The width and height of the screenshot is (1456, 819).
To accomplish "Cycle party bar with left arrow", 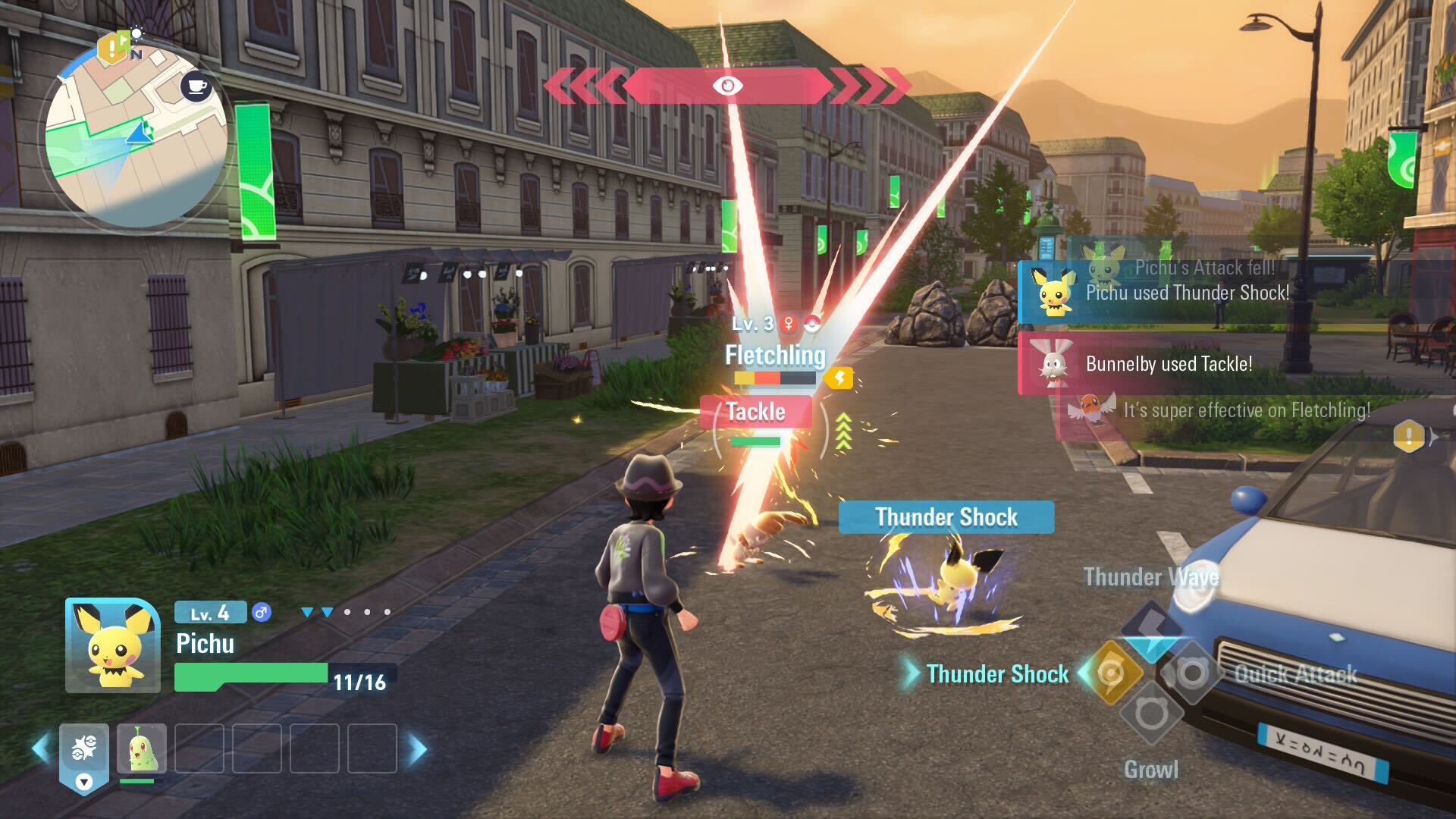I will [x=41, y=749].
